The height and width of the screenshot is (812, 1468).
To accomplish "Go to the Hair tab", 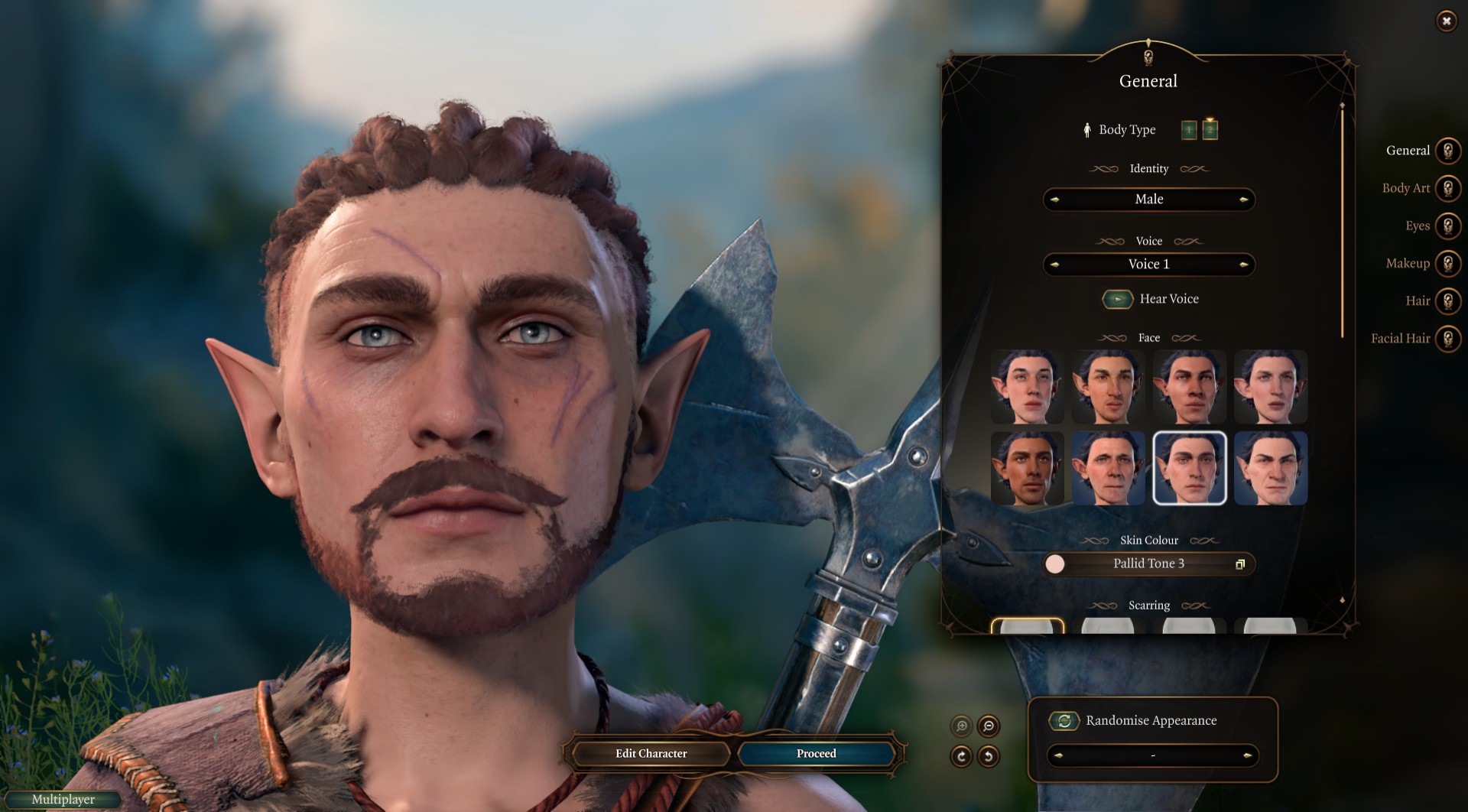I will click(1447, 300).
